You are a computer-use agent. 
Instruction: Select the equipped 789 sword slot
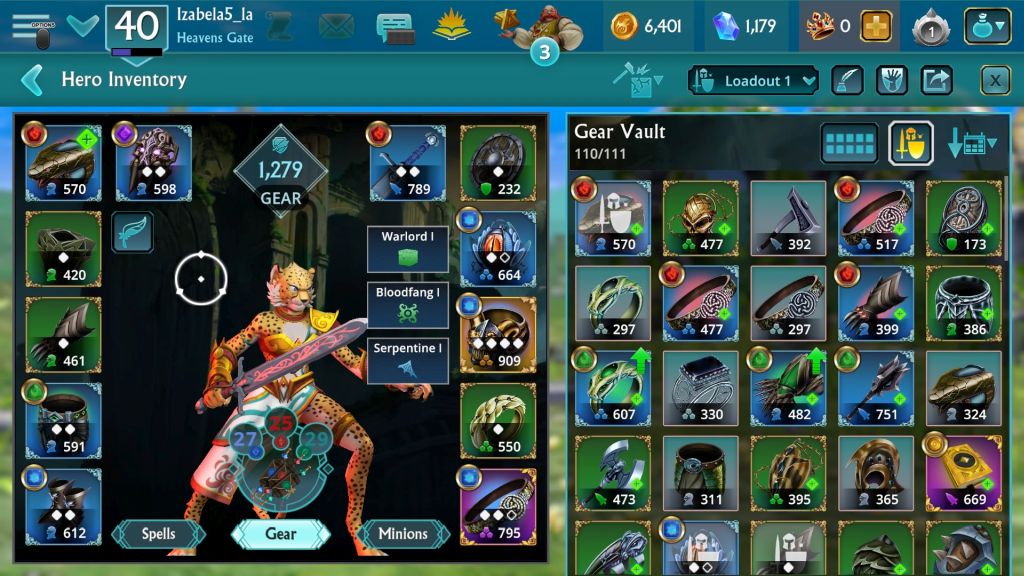point(407,162)
